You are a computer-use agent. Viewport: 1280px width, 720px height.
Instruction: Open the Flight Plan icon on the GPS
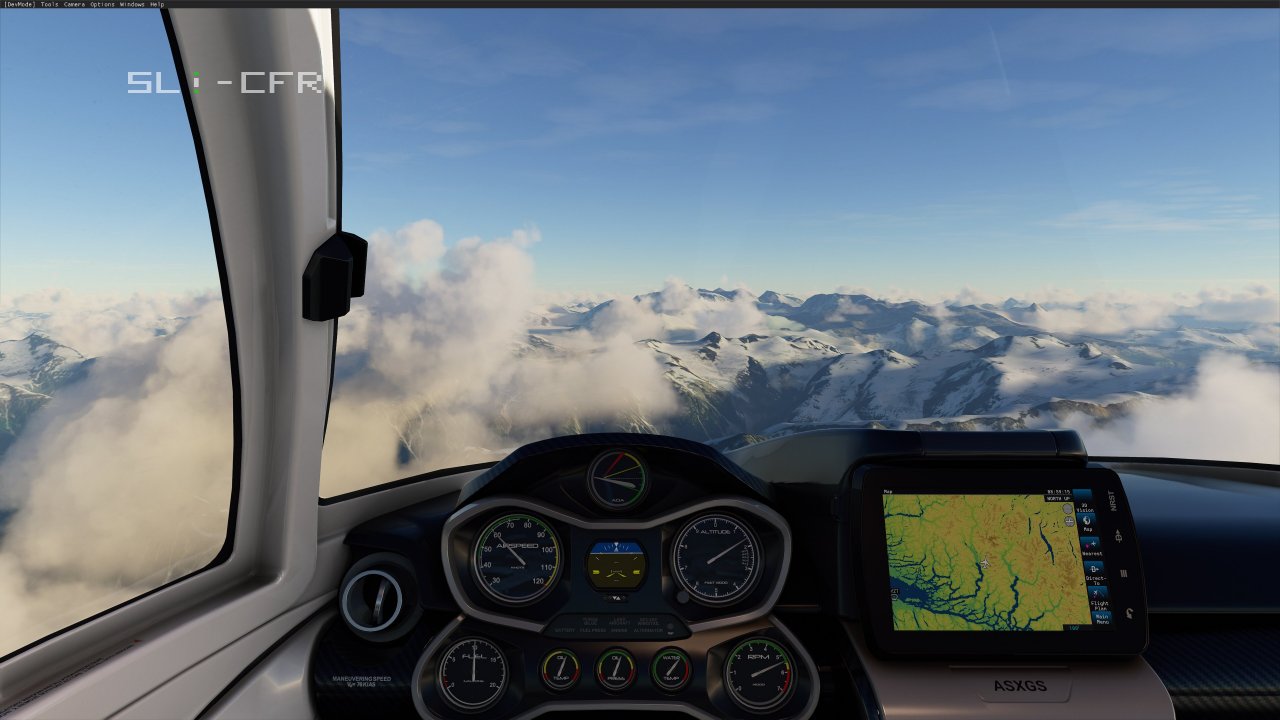point(1096,596)
